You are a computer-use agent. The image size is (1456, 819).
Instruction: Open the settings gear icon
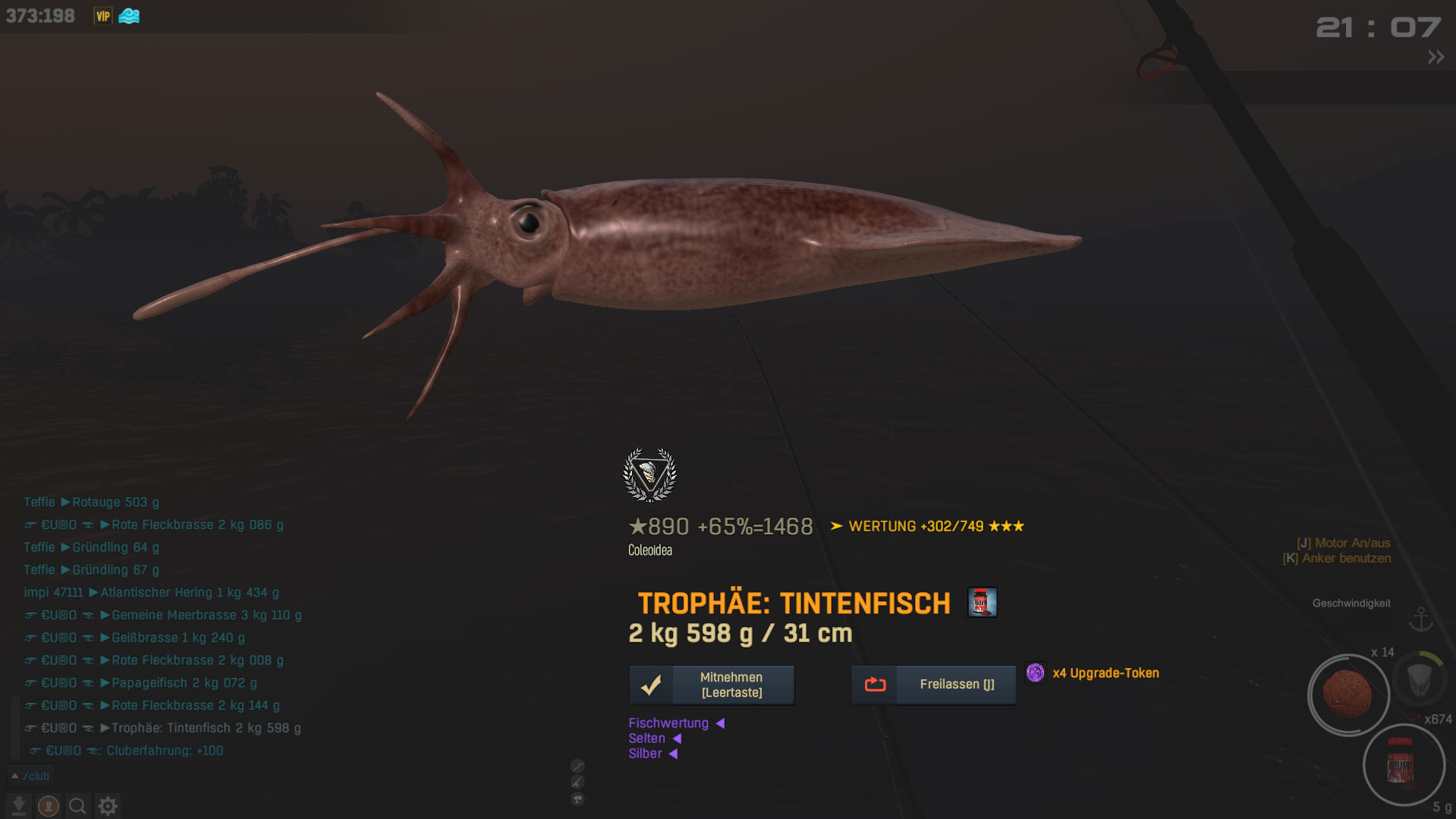108,805
